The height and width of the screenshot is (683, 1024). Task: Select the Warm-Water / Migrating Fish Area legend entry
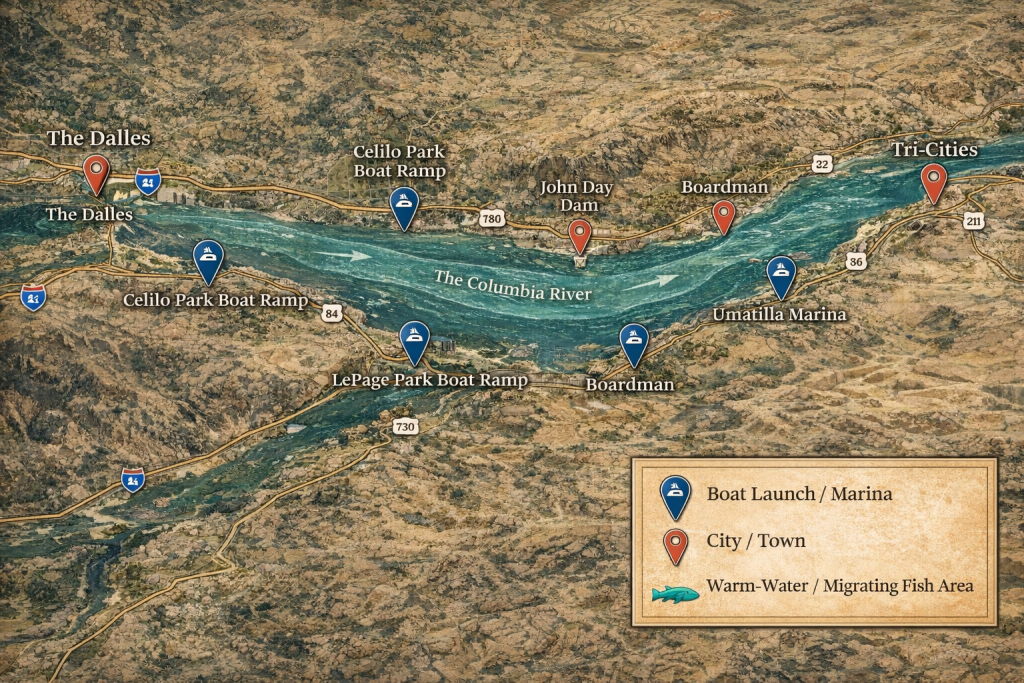[x=817, y=586]
